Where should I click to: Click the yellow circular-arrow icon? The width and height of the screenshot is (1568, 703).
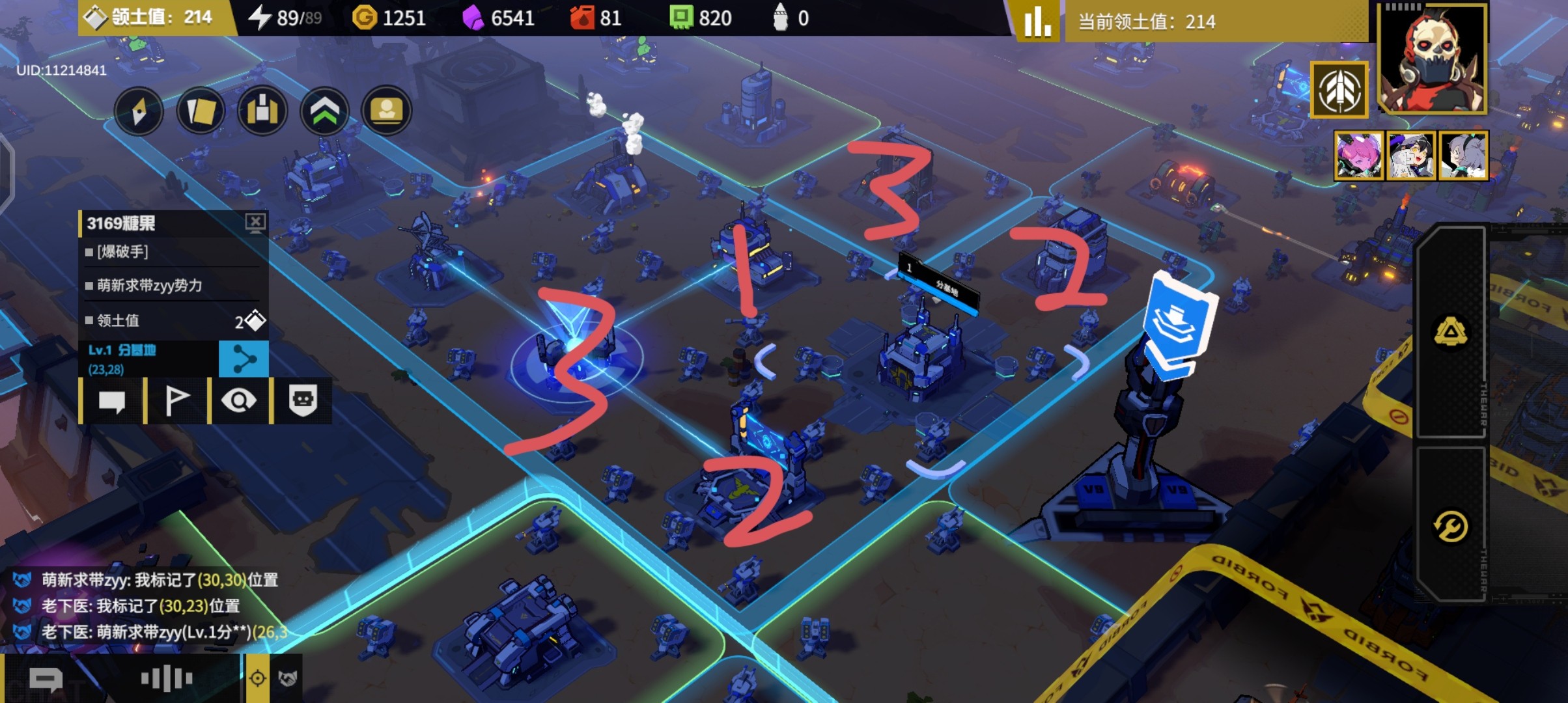click(1451, 526)
